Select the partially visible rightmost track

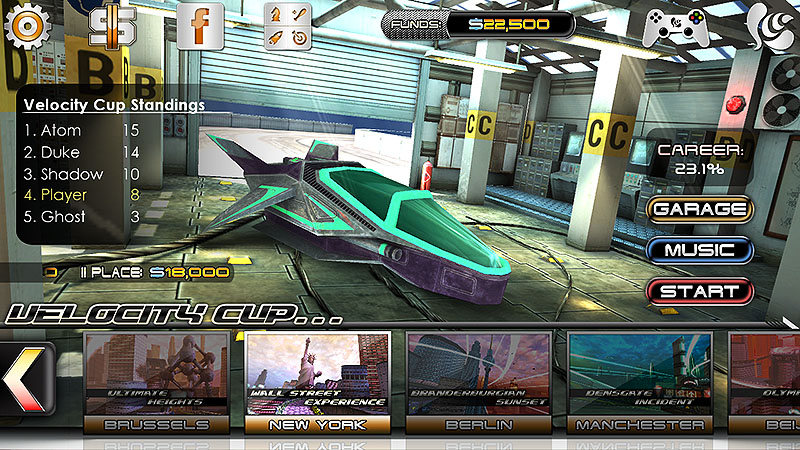click(x=766, y=380)
